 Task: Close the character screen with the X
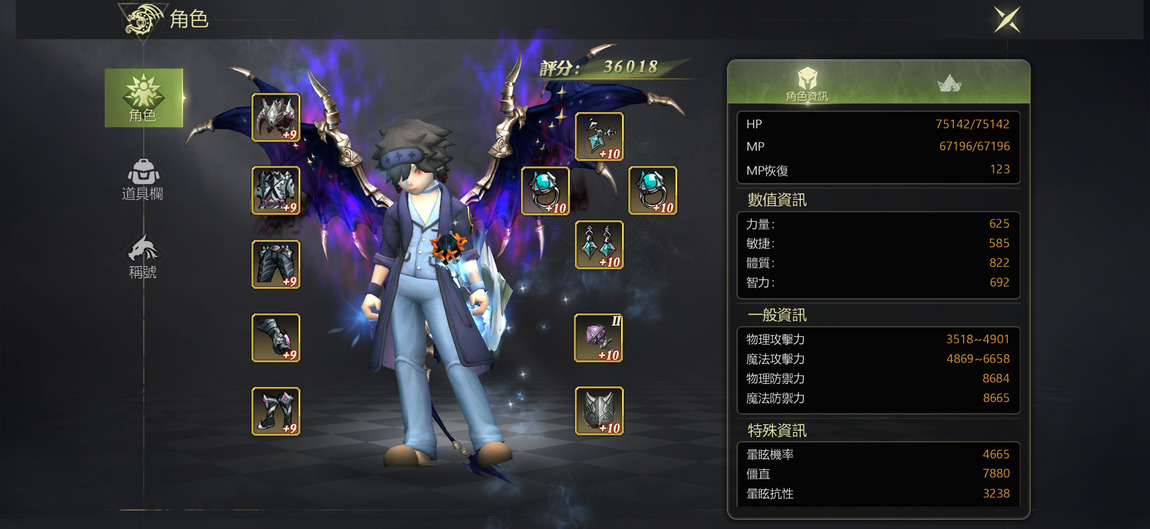tap(1006, 19)
